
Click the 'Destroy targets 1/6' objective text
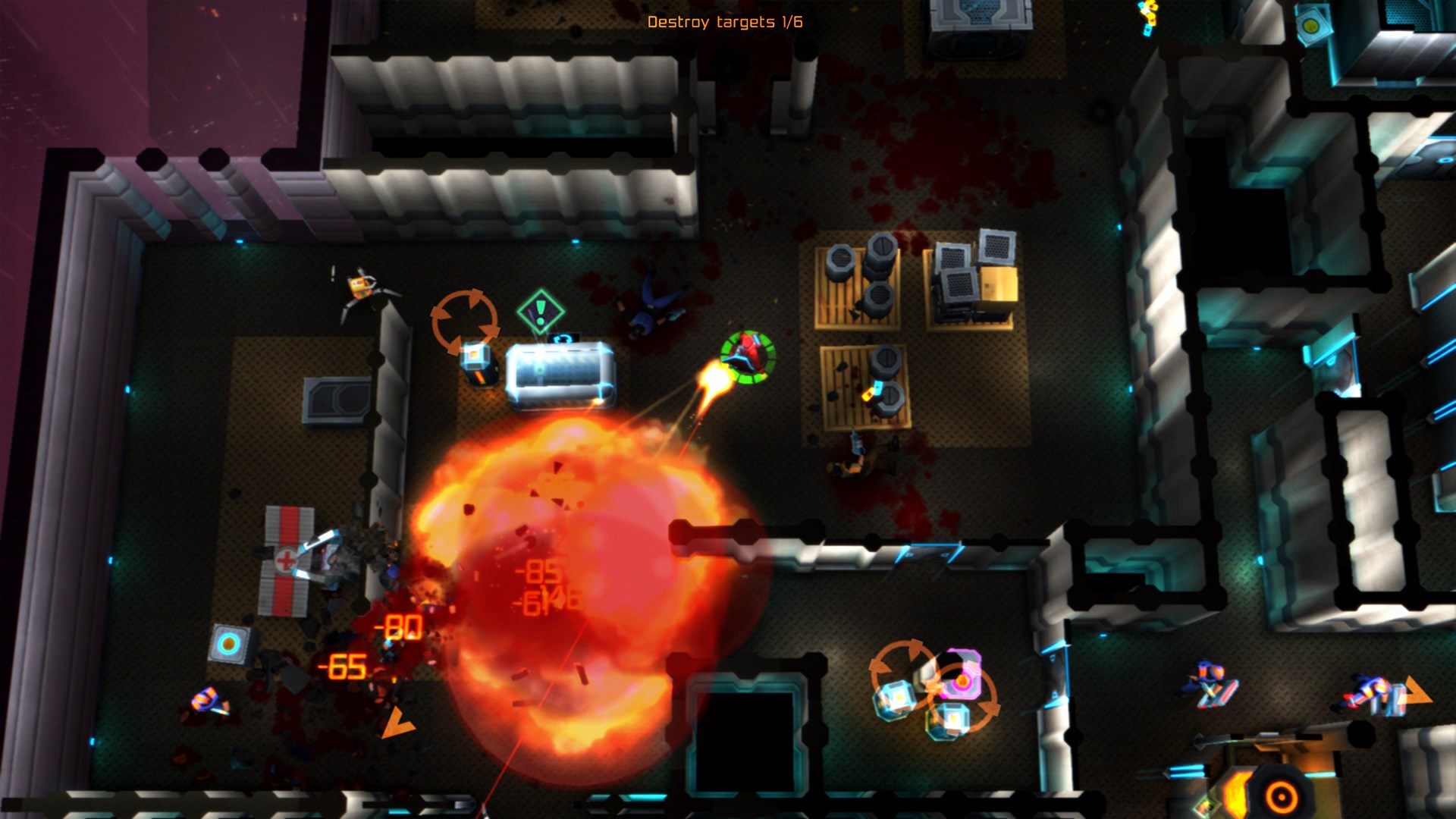tap(726, 23)
